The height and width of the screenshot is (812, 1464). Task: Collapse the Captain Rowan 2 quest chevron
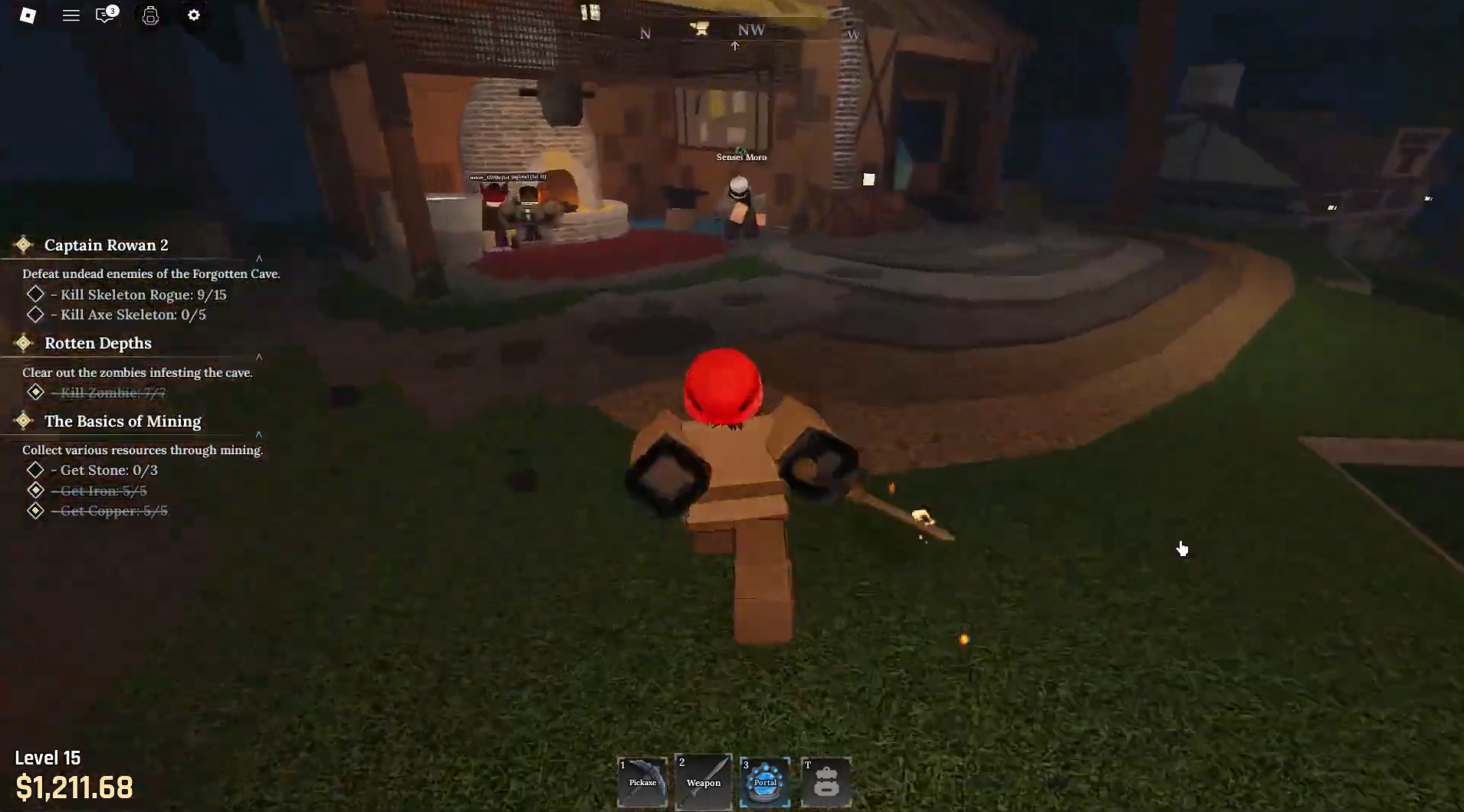pos(261,258)
